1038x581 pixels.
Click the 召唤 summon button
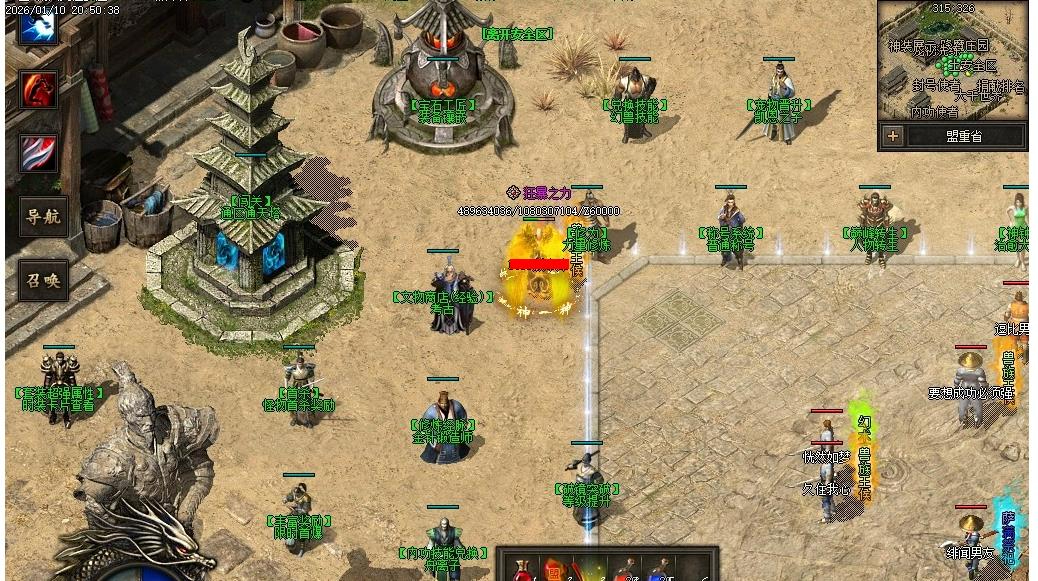(x=43, y=281)
